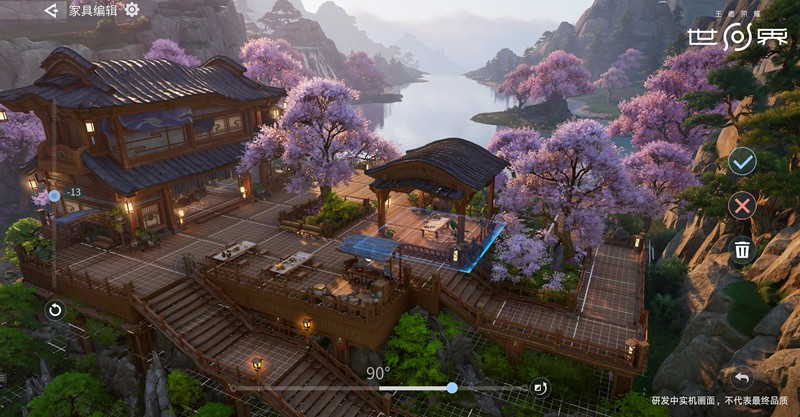Click the undo arrow button
This screenshot has width=800, height=417.
[741, 378]
